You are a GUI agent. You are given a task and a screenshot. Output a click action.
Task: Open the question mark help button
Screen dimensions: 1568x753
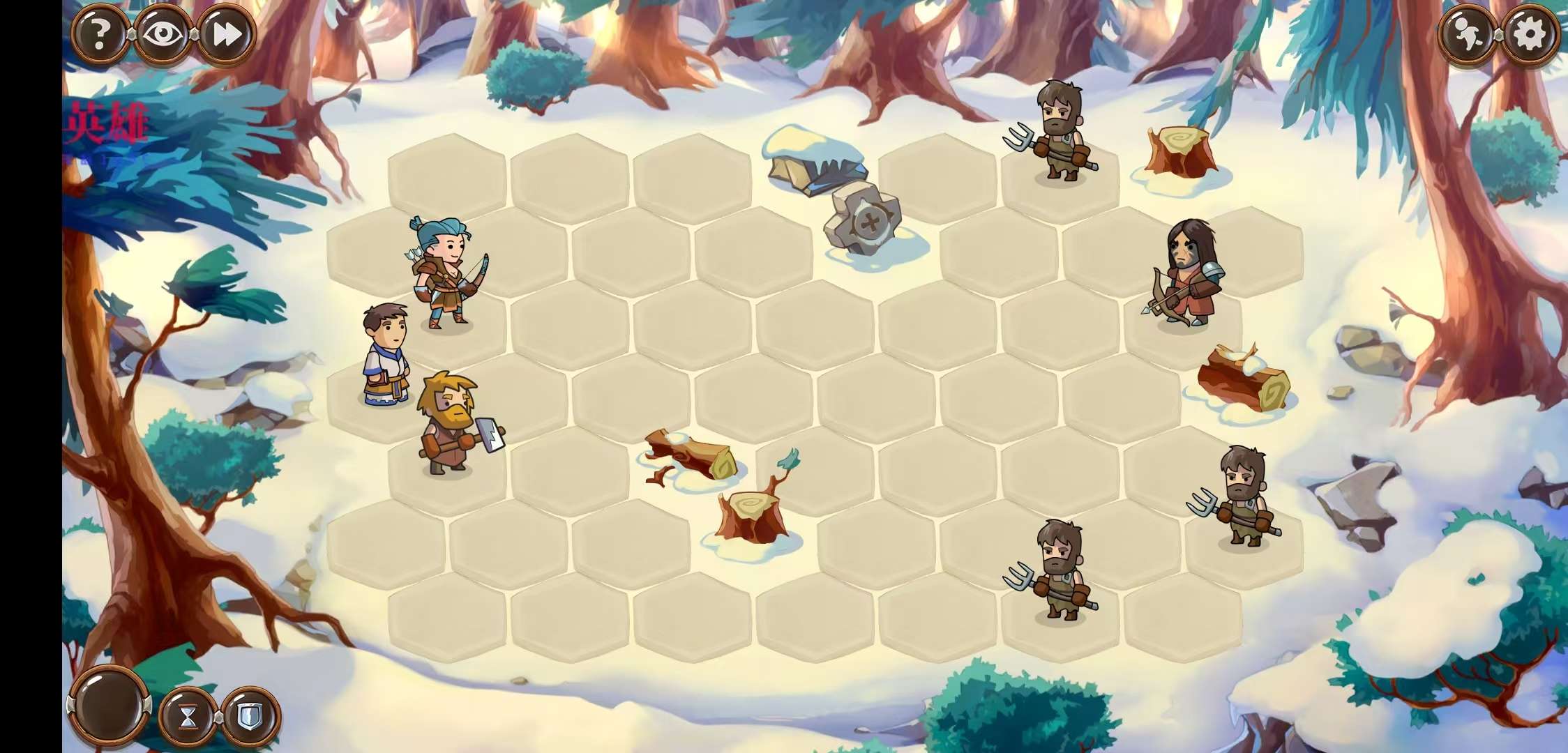pyautogui.click(x=100, y=33)
